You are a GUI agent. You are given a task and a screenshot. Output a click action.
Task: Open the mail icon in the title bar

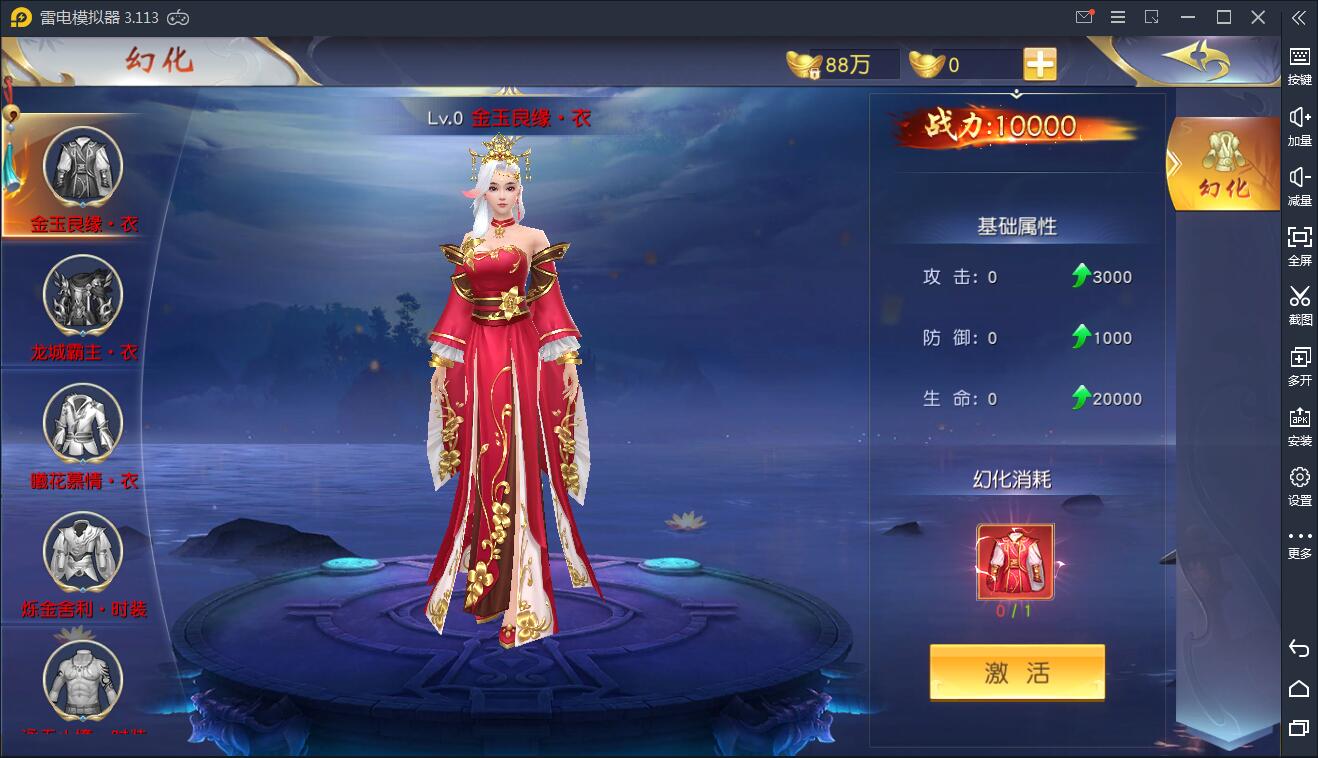point(1083,17)
